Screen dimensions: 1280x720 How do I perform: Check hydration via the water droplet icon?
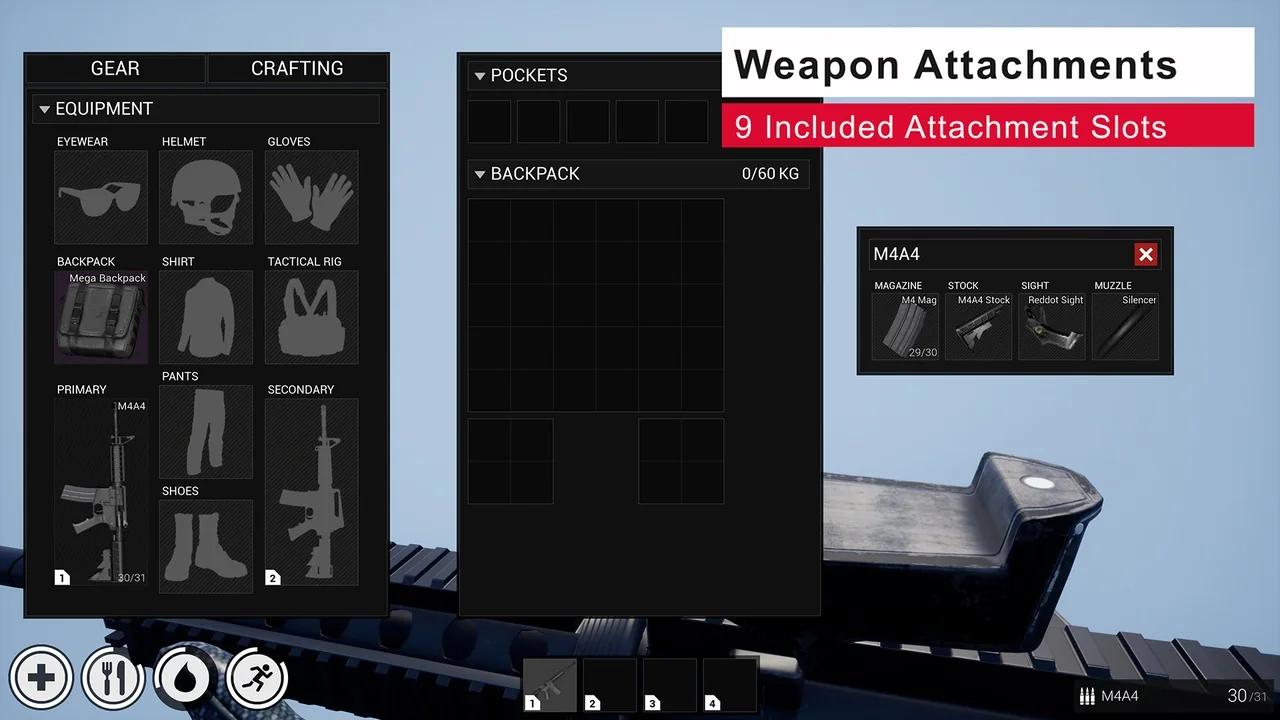[185, 677]
